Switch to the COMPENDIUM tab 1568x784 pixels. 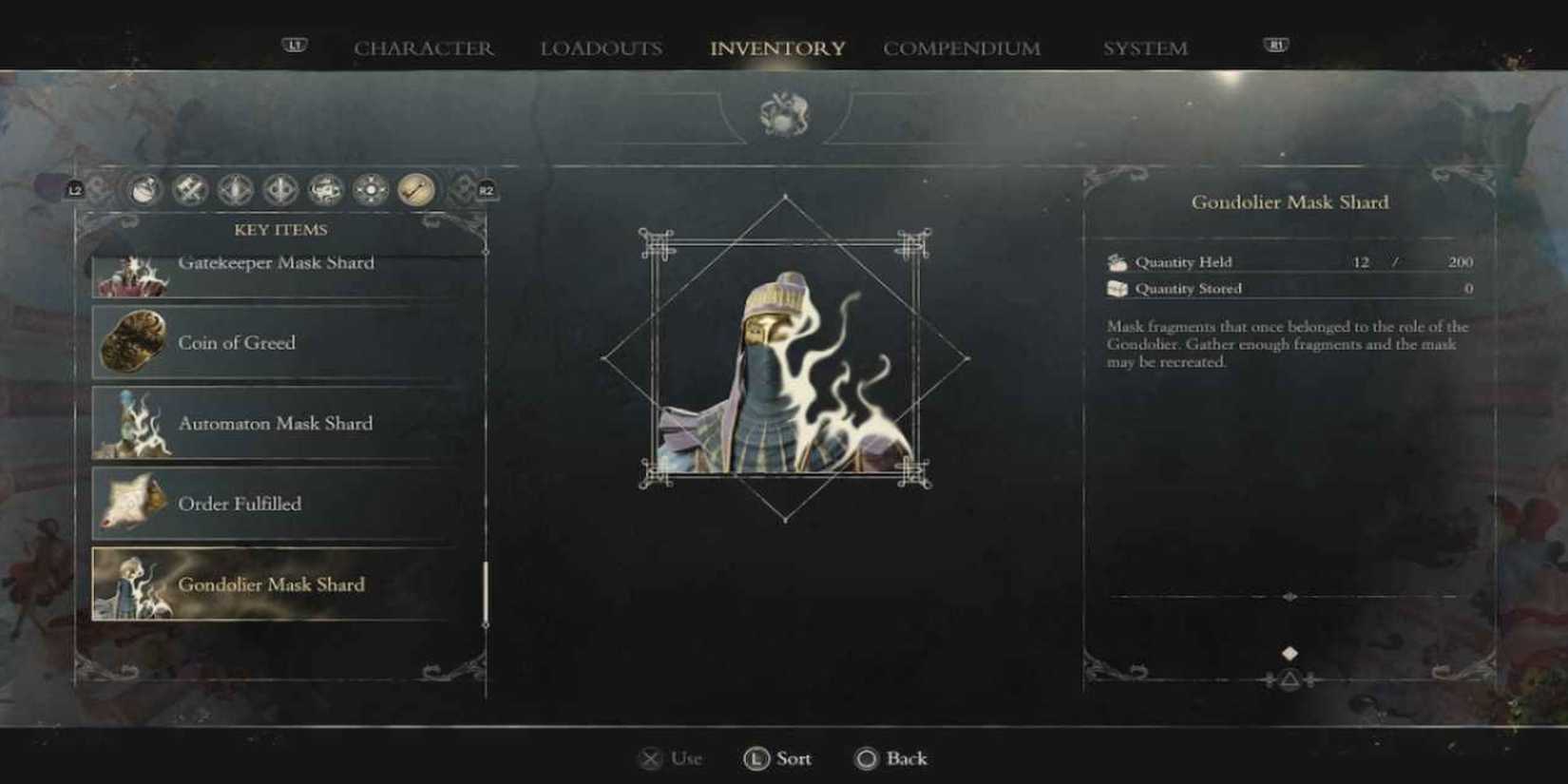point(962,48)
